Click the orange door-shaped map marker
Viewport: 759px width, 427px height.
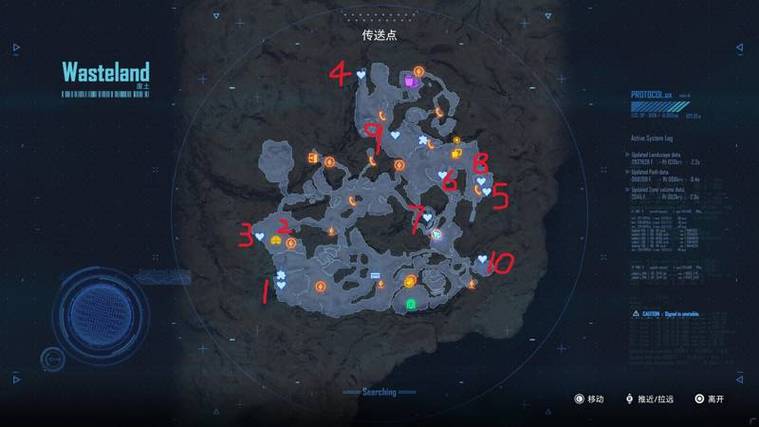coord(313,158)
